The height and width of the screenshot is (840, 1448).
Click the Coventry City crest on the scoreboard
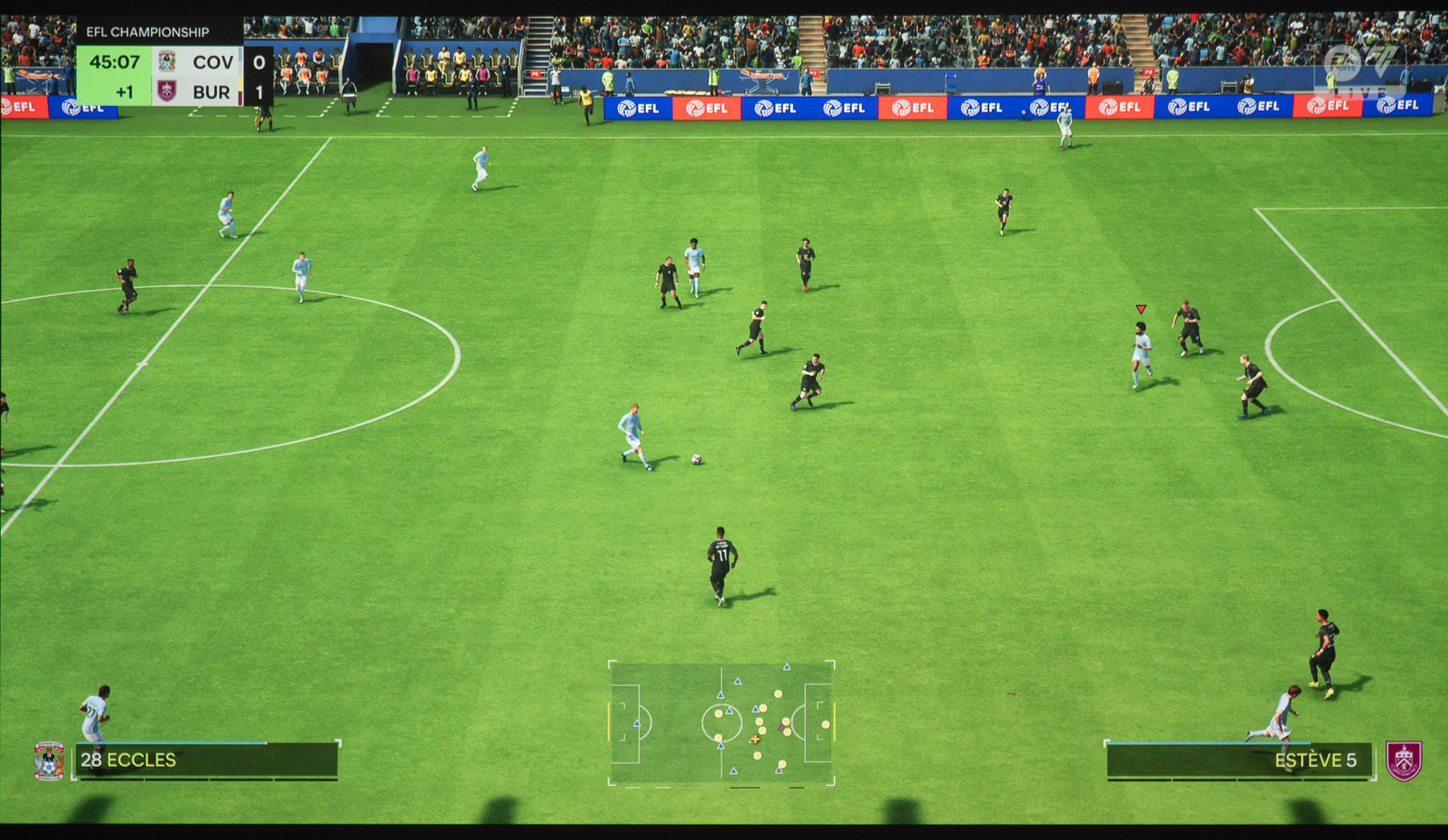point(165,61)
